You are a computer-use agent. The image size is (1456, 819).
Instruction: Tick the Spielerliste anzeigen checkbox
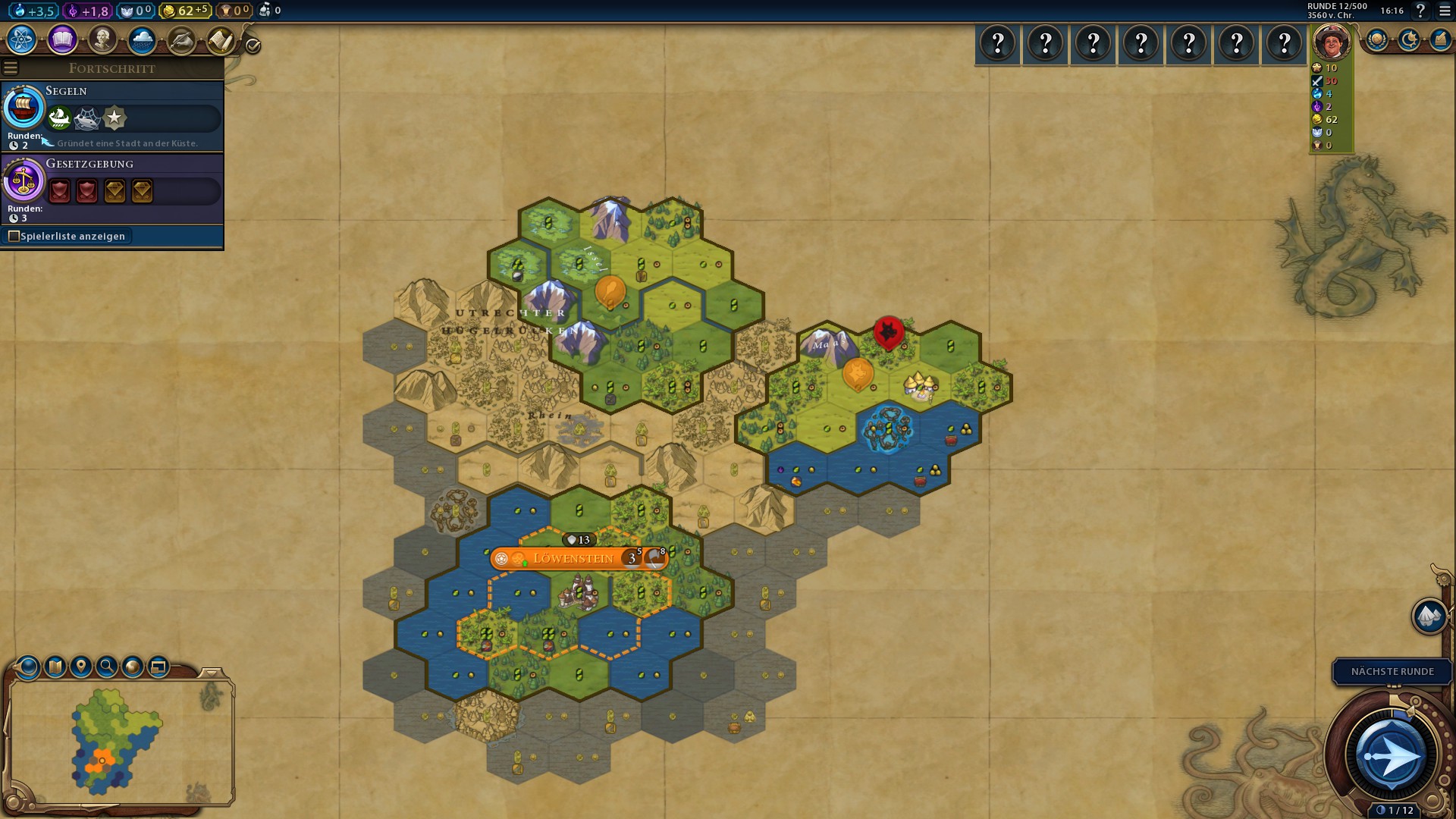point(14,236)
